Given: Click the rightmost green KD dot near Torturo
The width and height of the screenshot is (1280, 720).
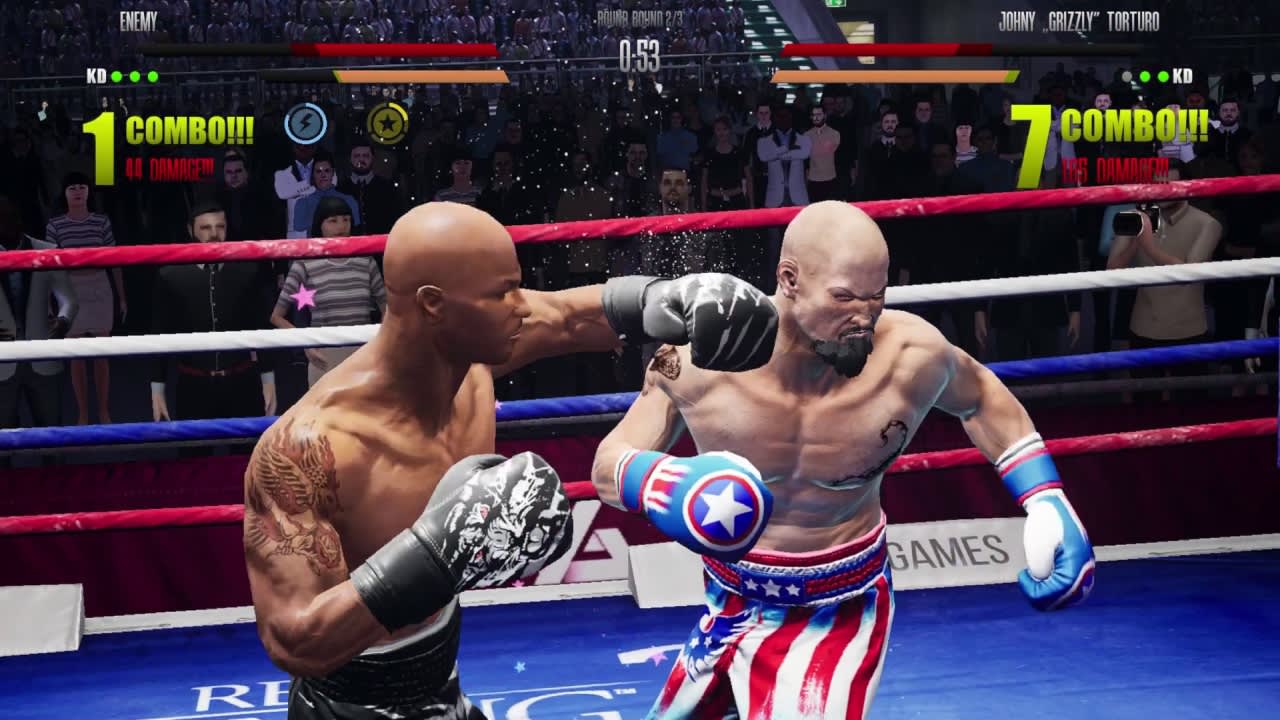Looking at the screenshot, I should [1162, 76].
